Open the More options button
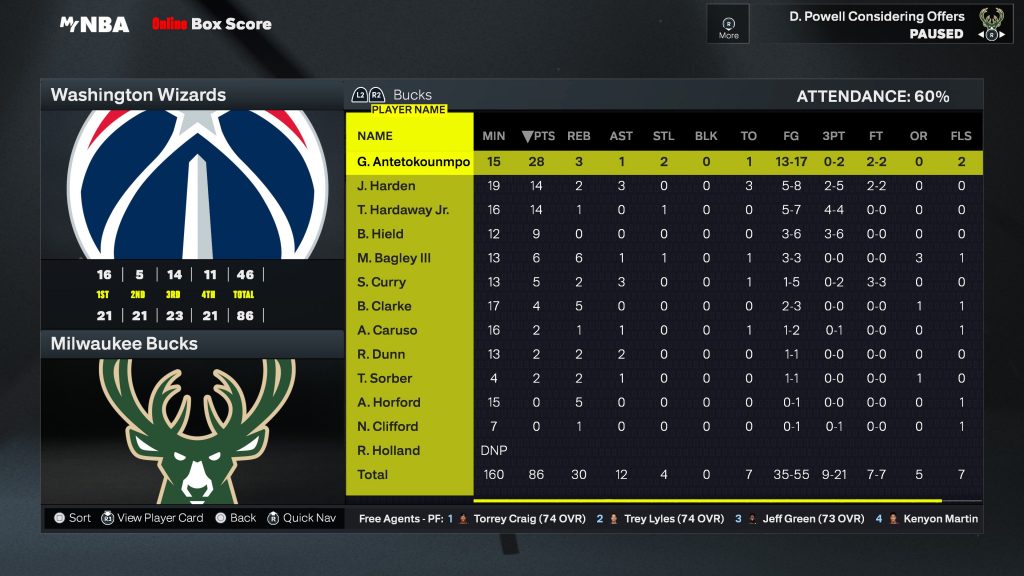Screen dimensions: 1024x576 [x=728, y=24]
